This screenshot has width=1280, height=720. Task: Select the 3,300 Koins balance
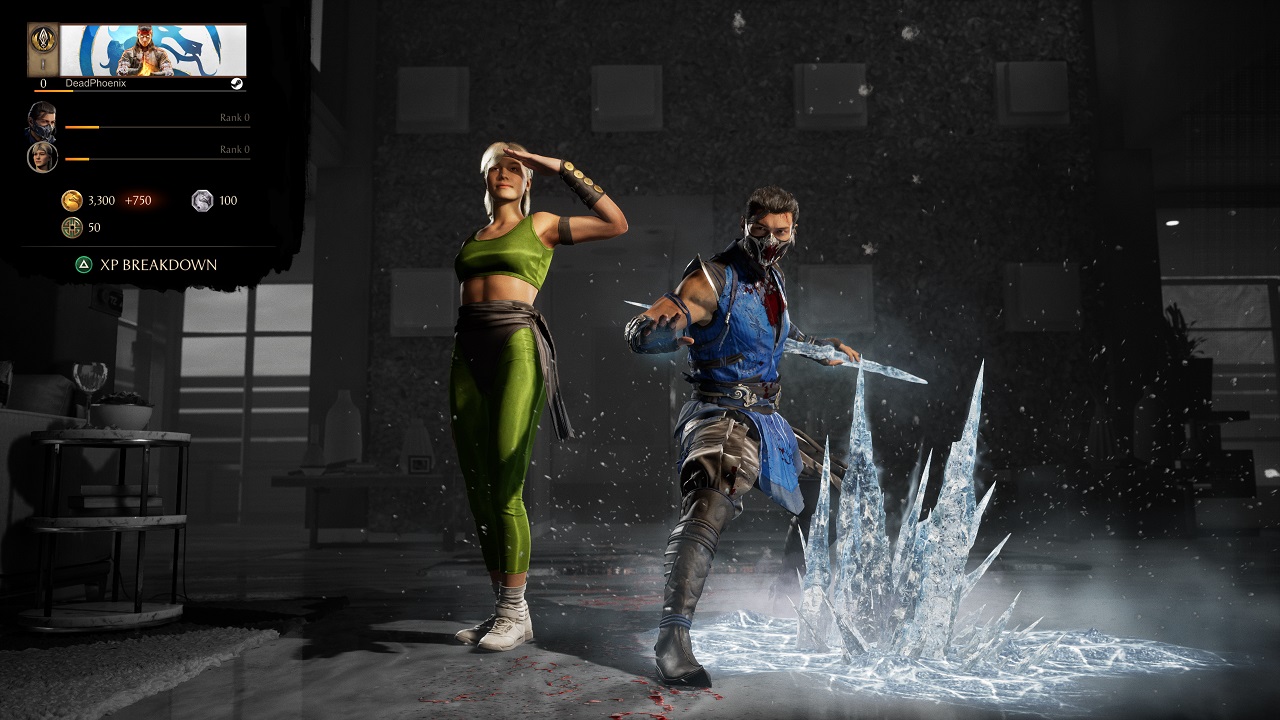(102, 199)
